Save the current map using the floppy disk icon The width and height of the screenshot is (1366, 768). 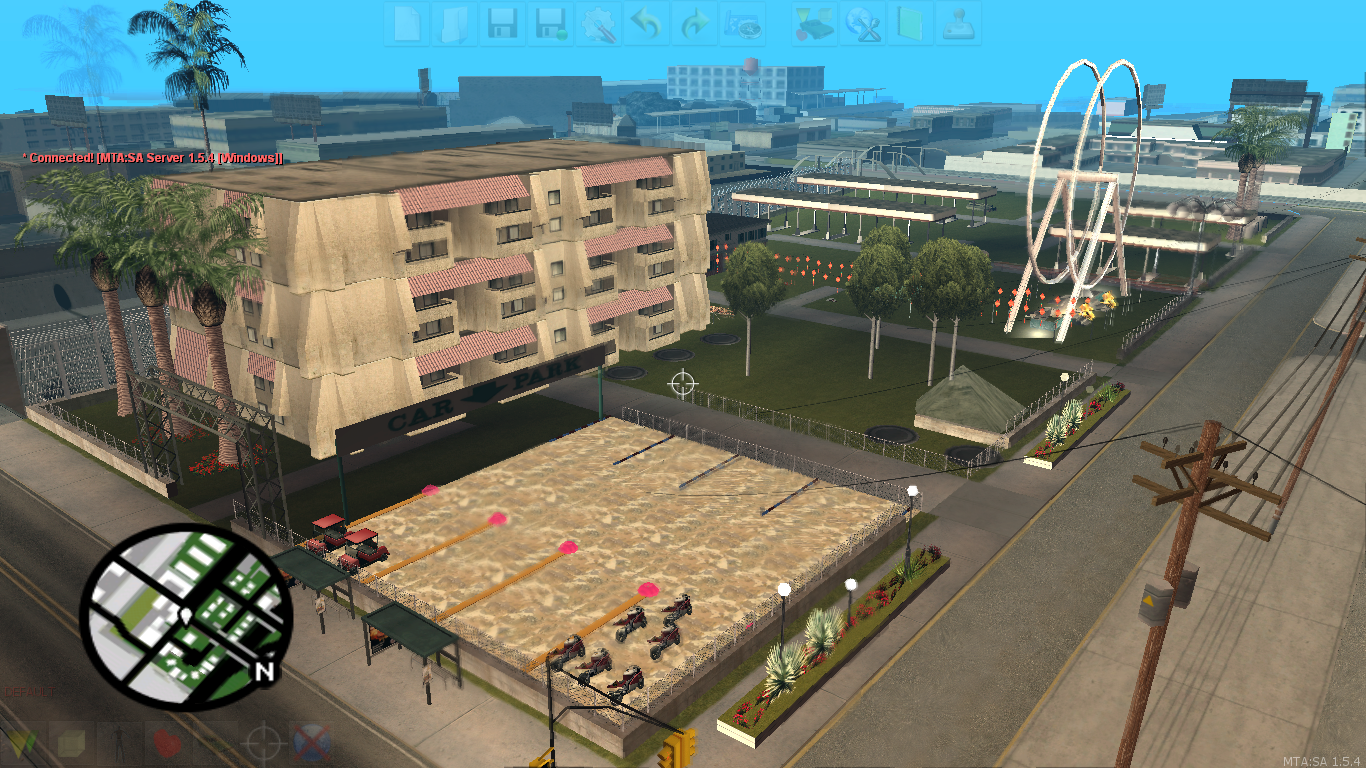click(x=505, y=25)
